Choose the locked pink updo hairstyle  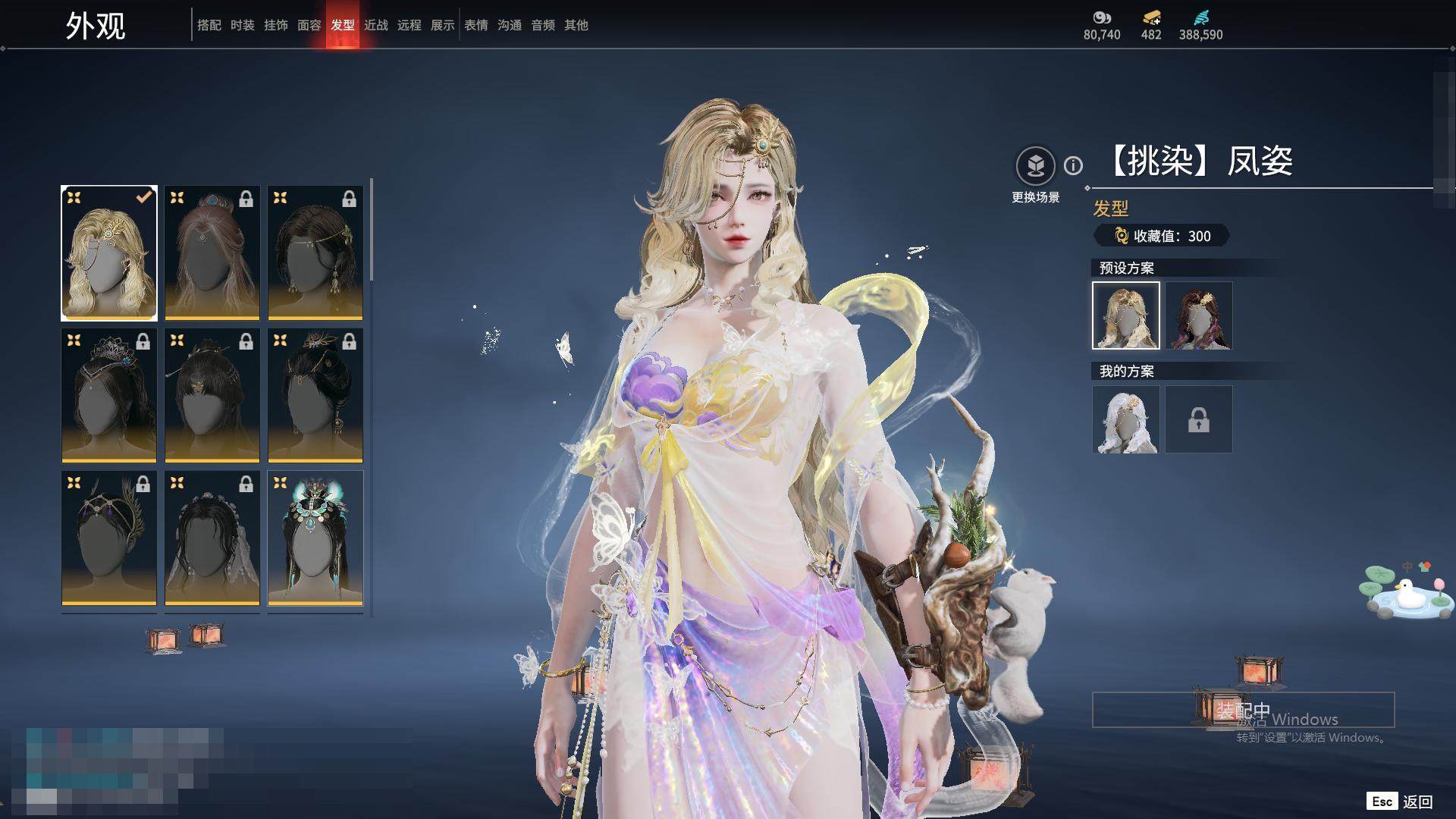pos(212,253)
